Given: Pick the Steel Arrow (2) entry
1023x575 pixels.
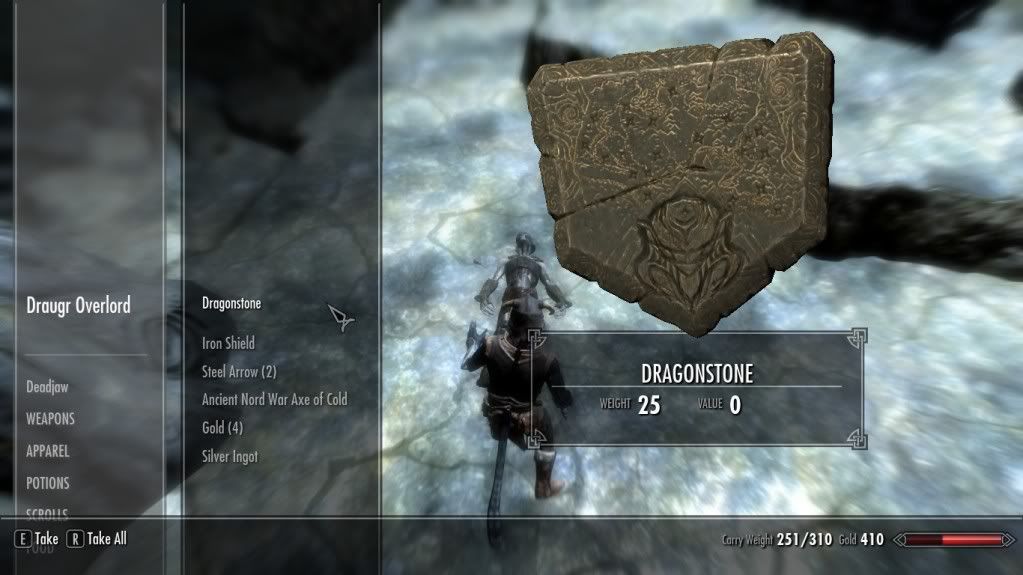Looking at the screenshot, I should coord(239,371).
